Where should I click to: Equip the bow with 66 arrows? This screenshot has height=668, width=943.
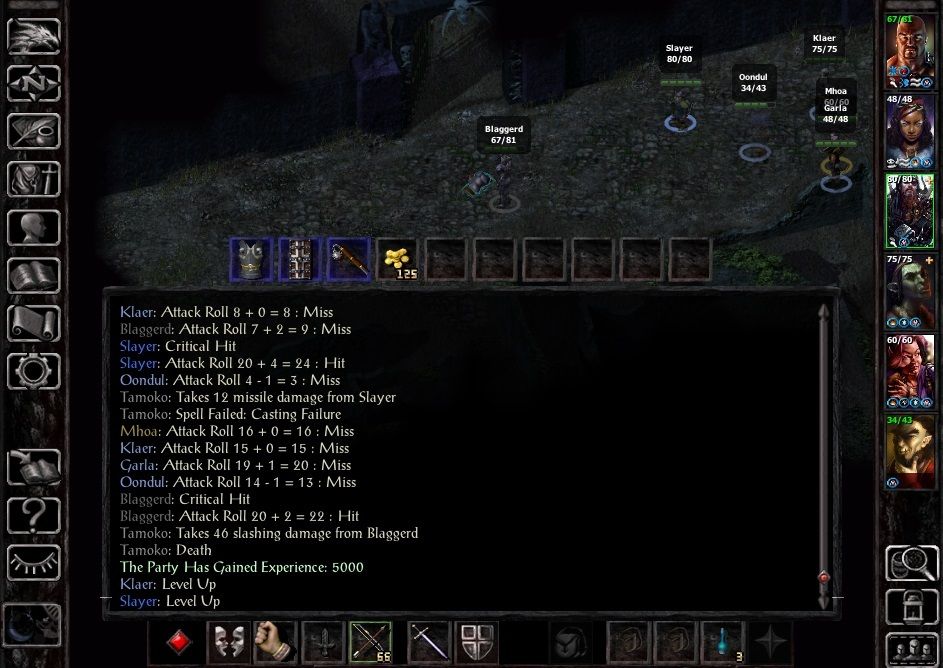pyautogui.click(x=370, y=641)
